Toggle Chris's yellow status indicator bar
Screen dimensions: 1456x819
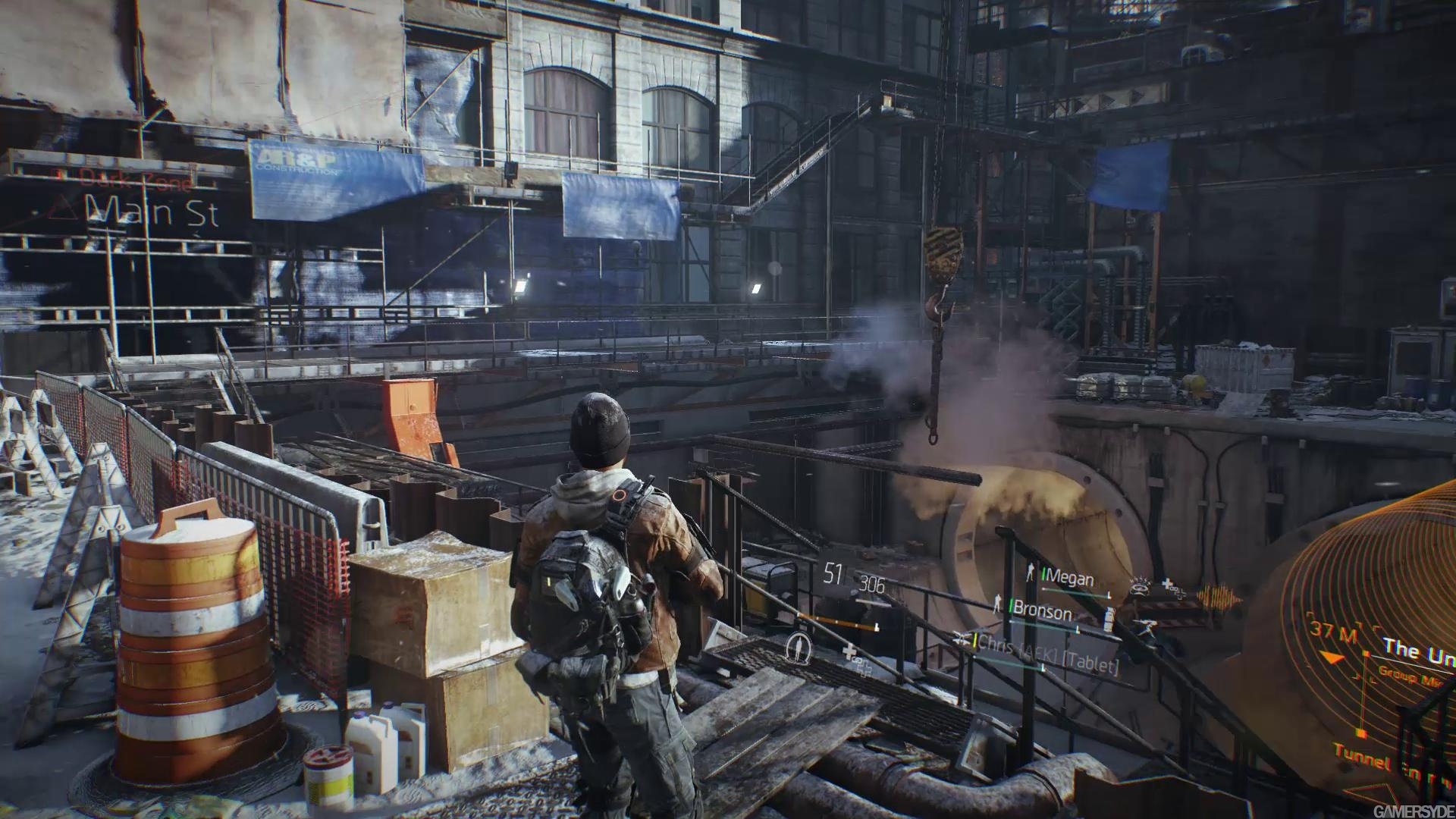click(975, 642)
